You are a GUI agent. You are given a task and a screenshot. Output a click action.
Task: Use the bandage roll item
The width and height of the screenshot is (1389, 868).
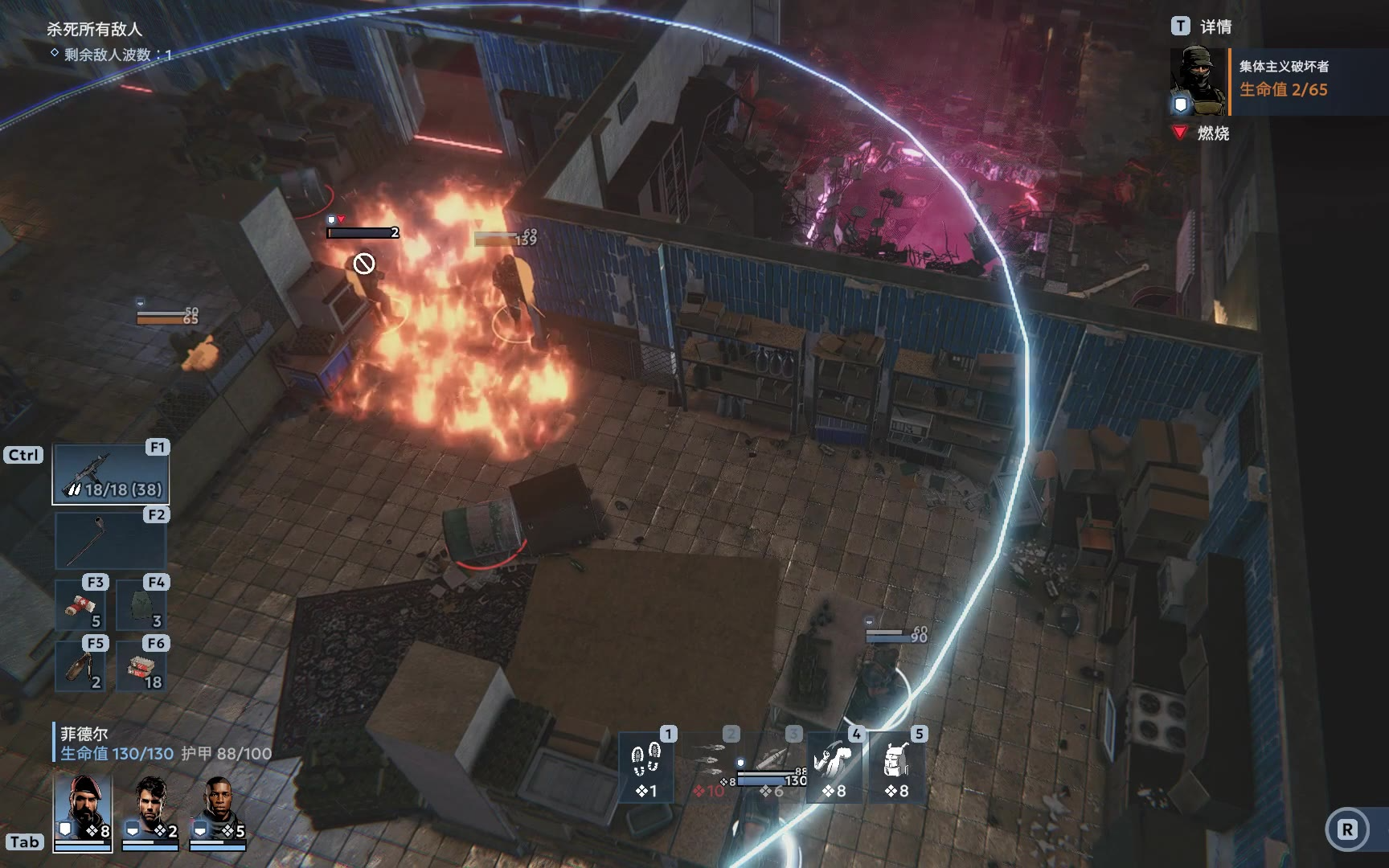coord(80,605)
